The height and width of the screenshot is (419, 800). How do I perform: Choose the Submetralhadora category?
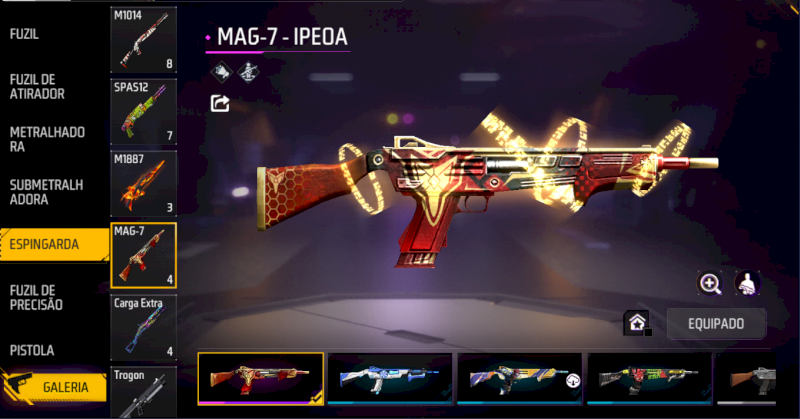(x=46, y=192)
